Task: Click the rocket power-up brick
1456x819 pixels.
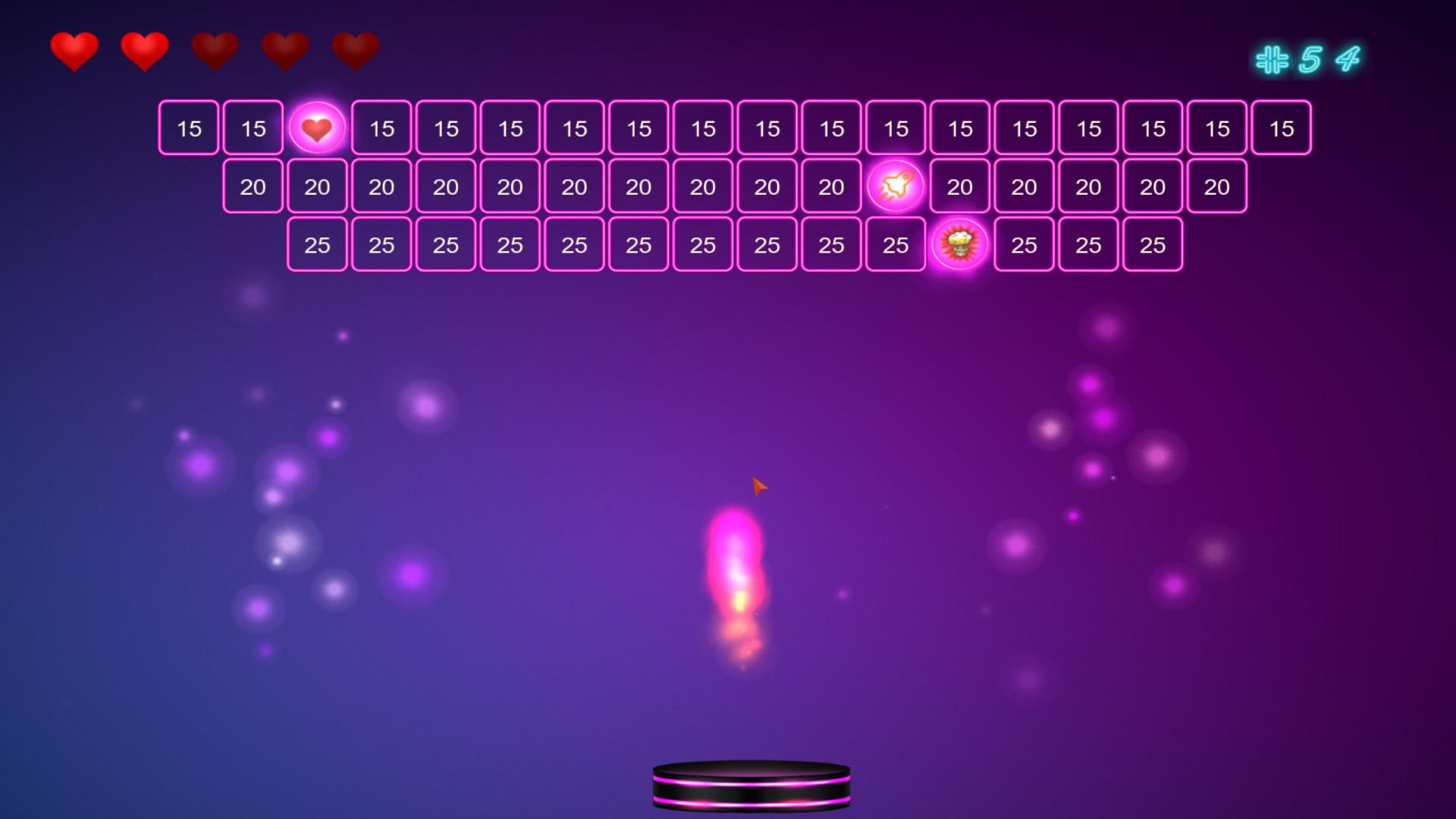Action: (896, 187)
